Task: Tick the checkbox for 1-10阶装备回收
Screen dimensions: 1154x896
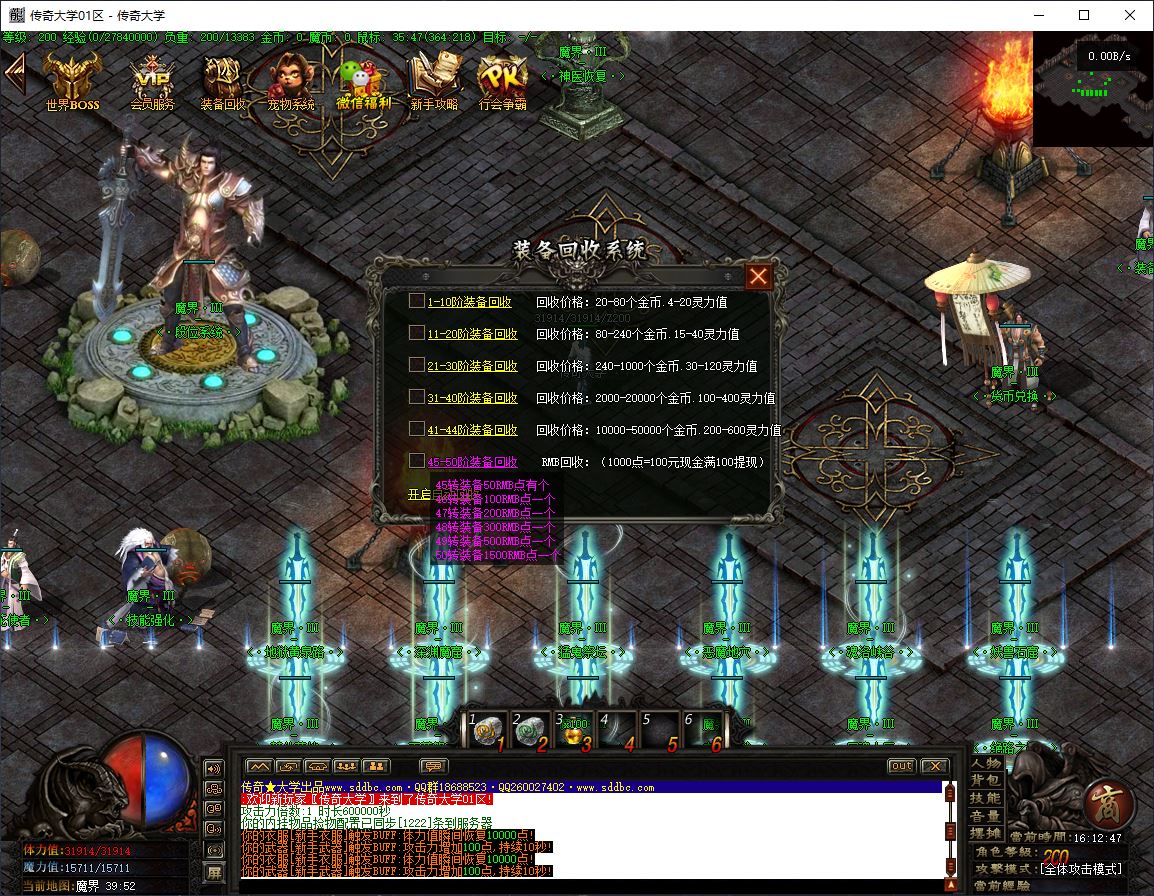Action: (416, 301)
